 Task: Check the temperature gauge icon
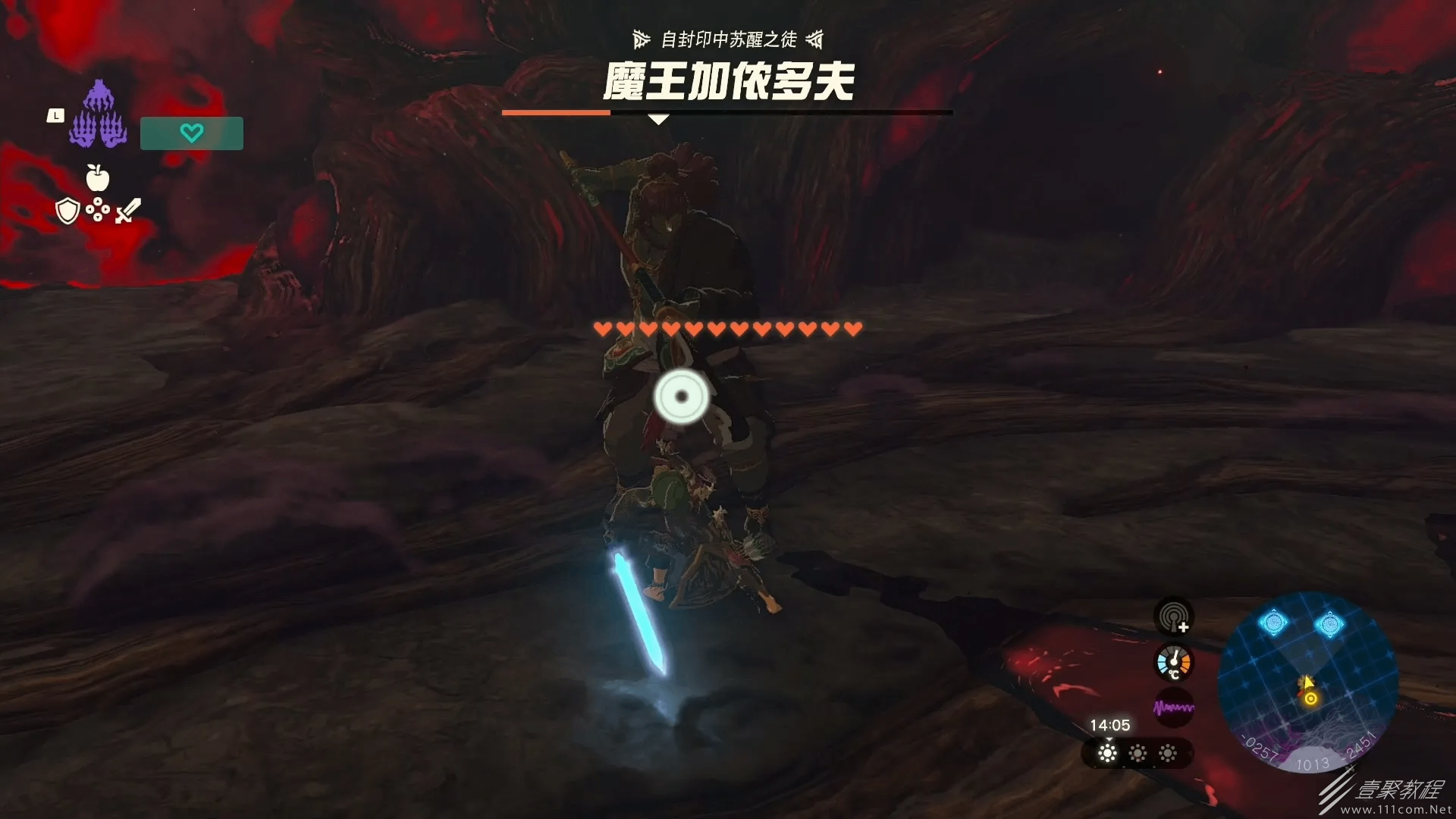click(1173, 663)
